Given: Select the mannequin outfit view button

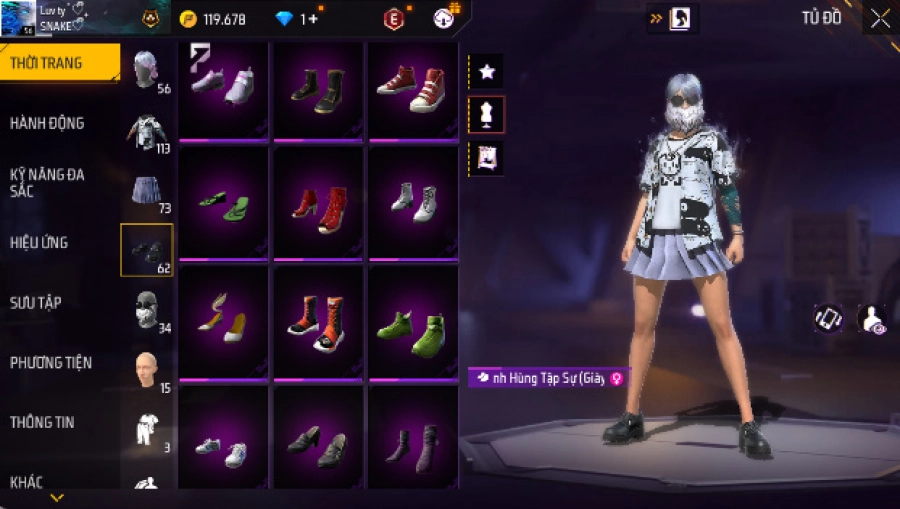Looking at the screenshot, I should click(x=487, y=115).
